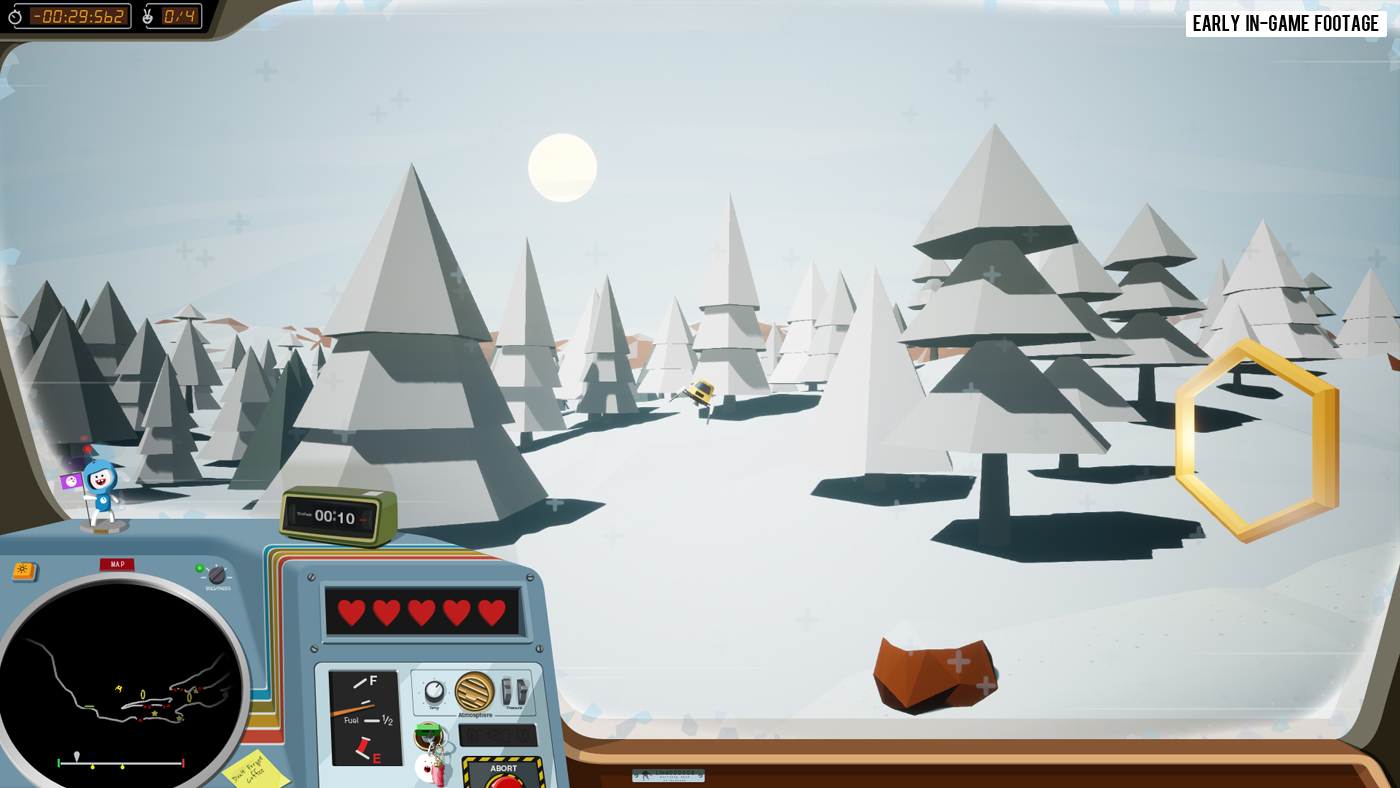Push the orange sun light button

click(23, 571)
